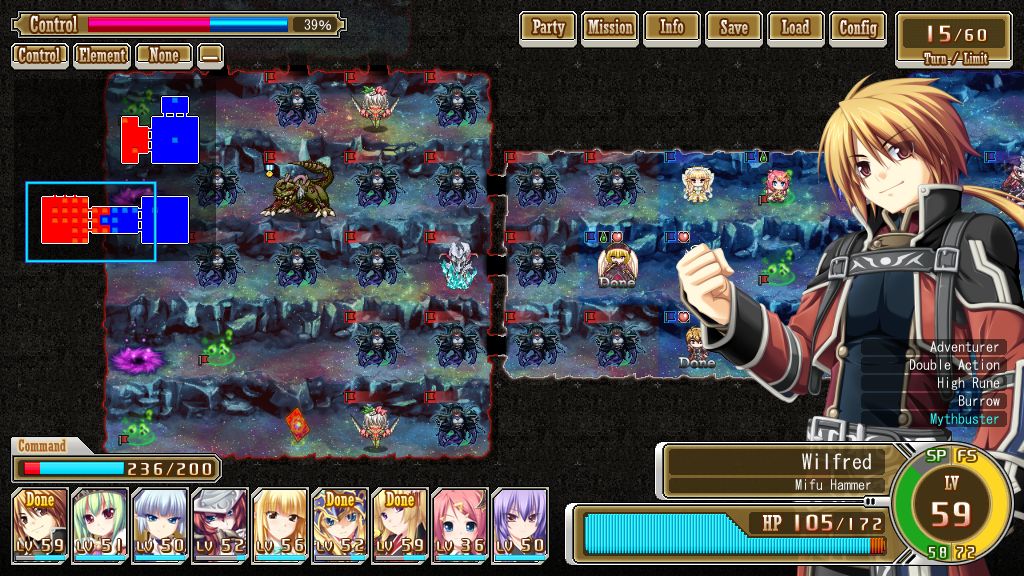This screenshot has width=1024, height=576.
Task: Select the helmeted red-haired Lv 52 portrait
Action: click(220, 521)
